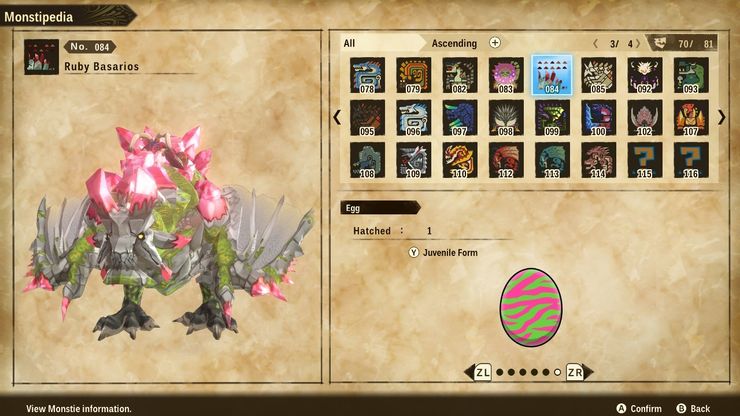The height and width of the screenshot is (416, 740).
Task: Choose the unknown entry numbered 116
Action: pos(691,160)
